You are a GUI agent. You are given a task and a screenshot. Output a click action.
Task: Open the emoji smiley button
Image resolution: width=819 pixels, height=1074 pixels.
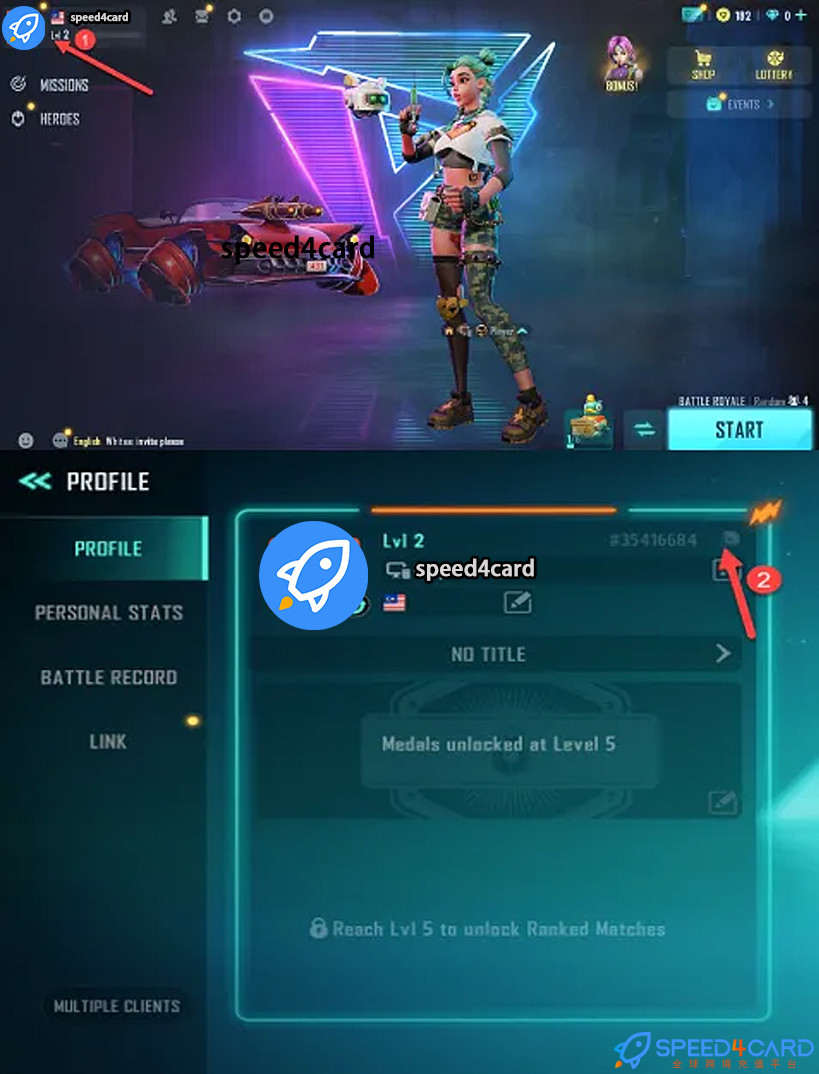[x=26, y=440]
